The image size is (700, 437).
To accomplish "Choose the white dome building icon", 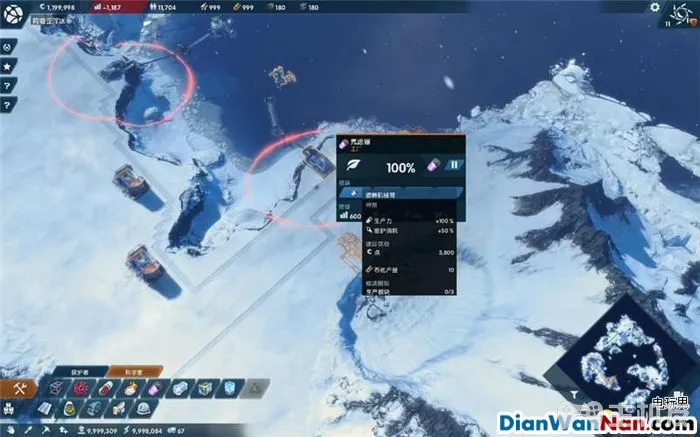I will [x=143, y=408].
